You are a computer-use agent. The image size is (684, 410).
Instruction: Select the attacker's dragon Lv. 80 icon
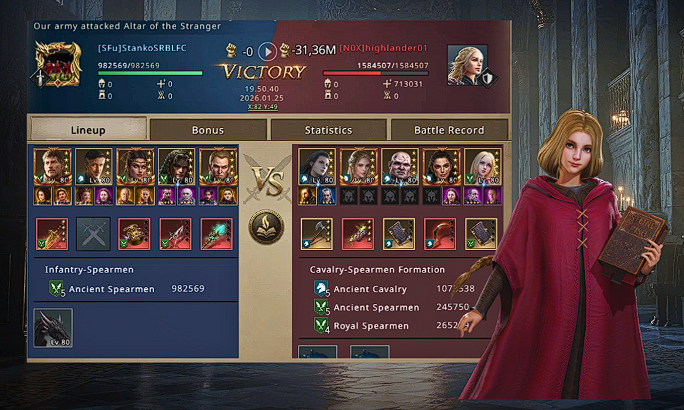click(x=53, y=328)
